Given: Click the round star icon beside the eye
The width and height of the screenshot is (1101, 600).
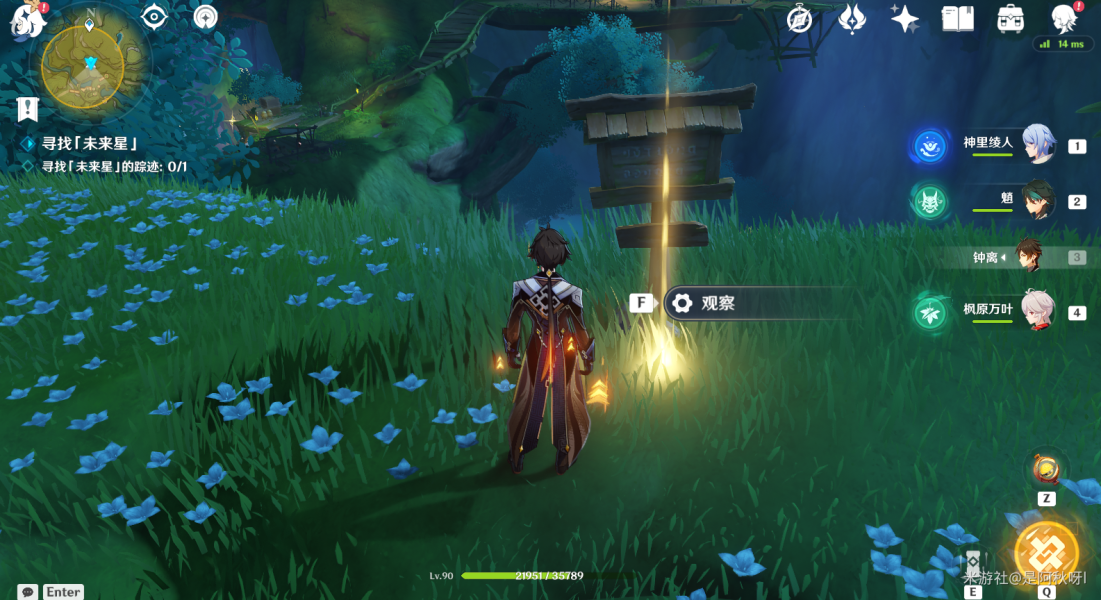Looking at the screenshot, I should tap(205, 17).
